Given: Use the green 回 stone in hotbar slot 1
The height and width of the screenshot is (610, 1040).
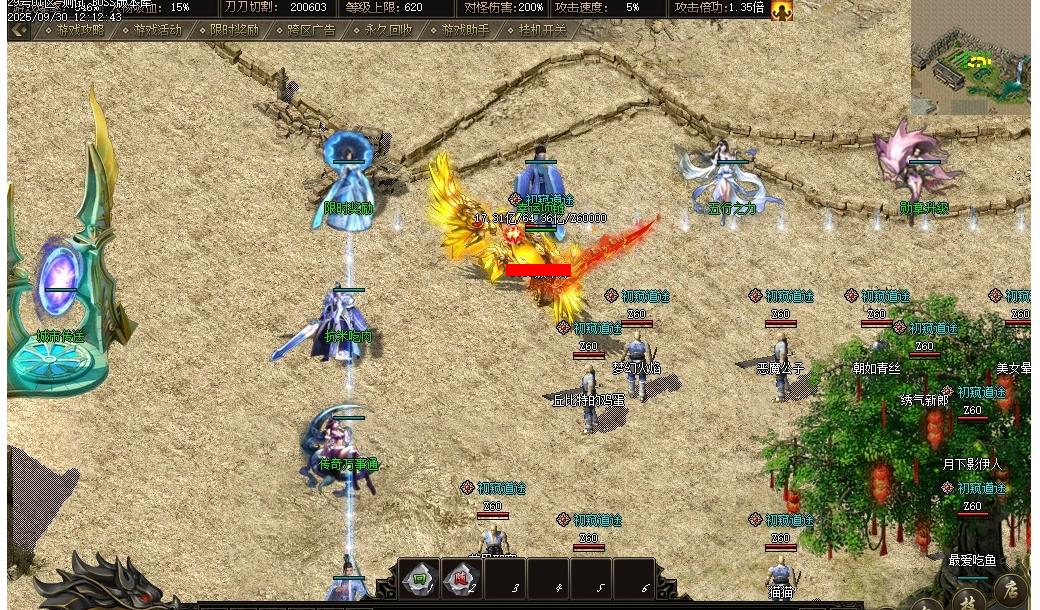Looking at the screenshot, I should click(x=420, y=579).
